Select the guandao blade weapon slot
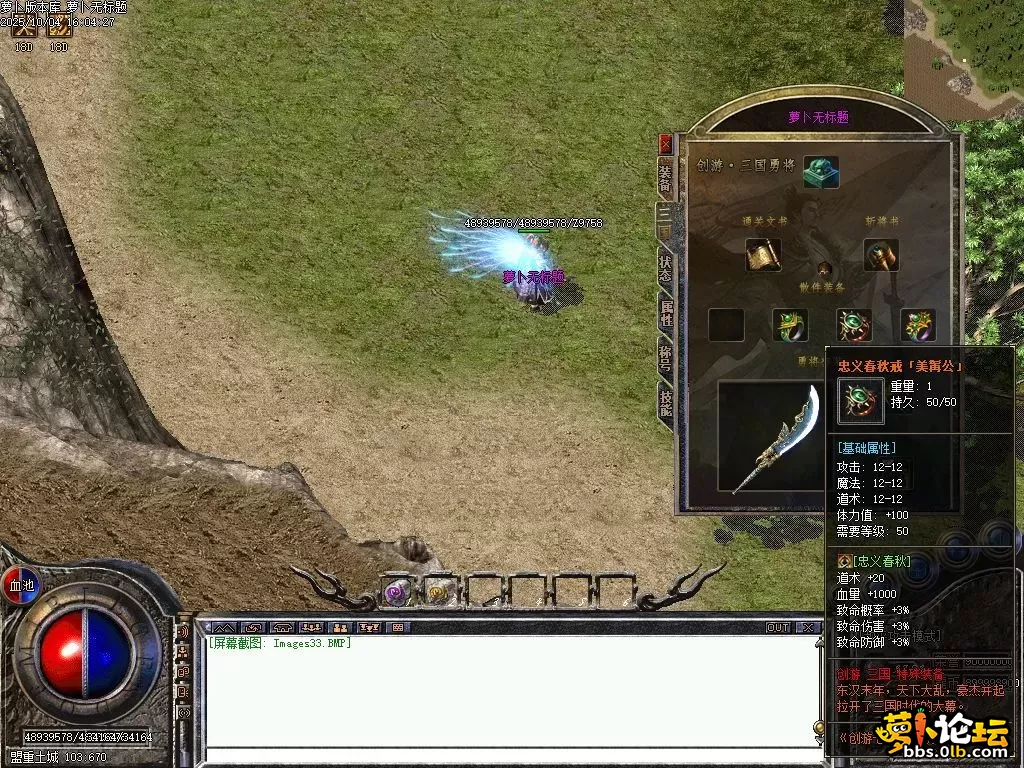This screenshot has width=1024, height=768. coord(776,438)
